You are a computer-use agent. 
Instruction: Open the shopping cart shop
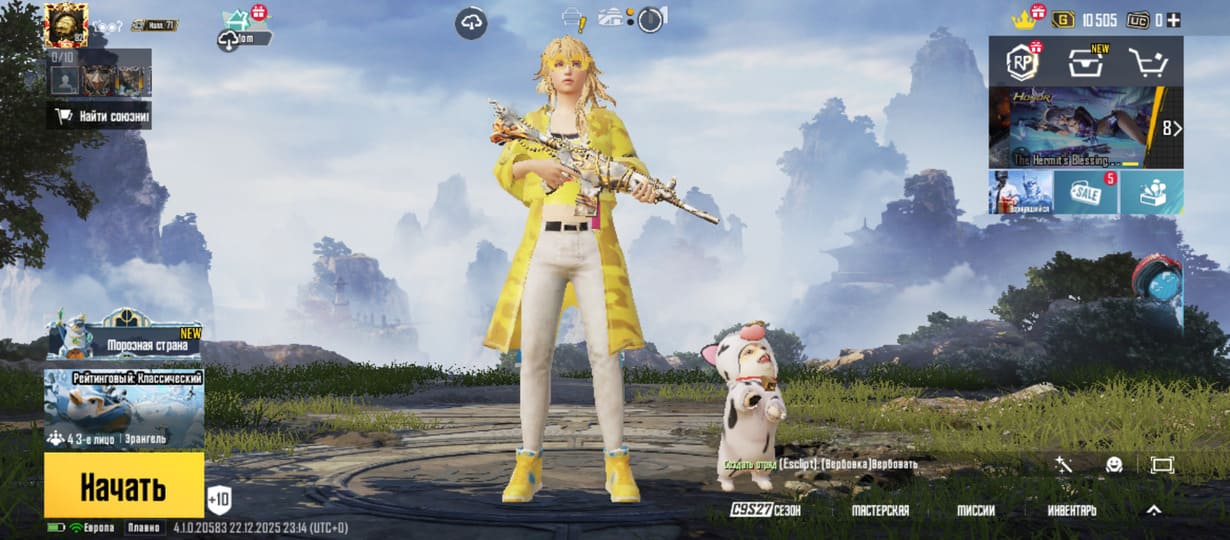coord(1148,63)
